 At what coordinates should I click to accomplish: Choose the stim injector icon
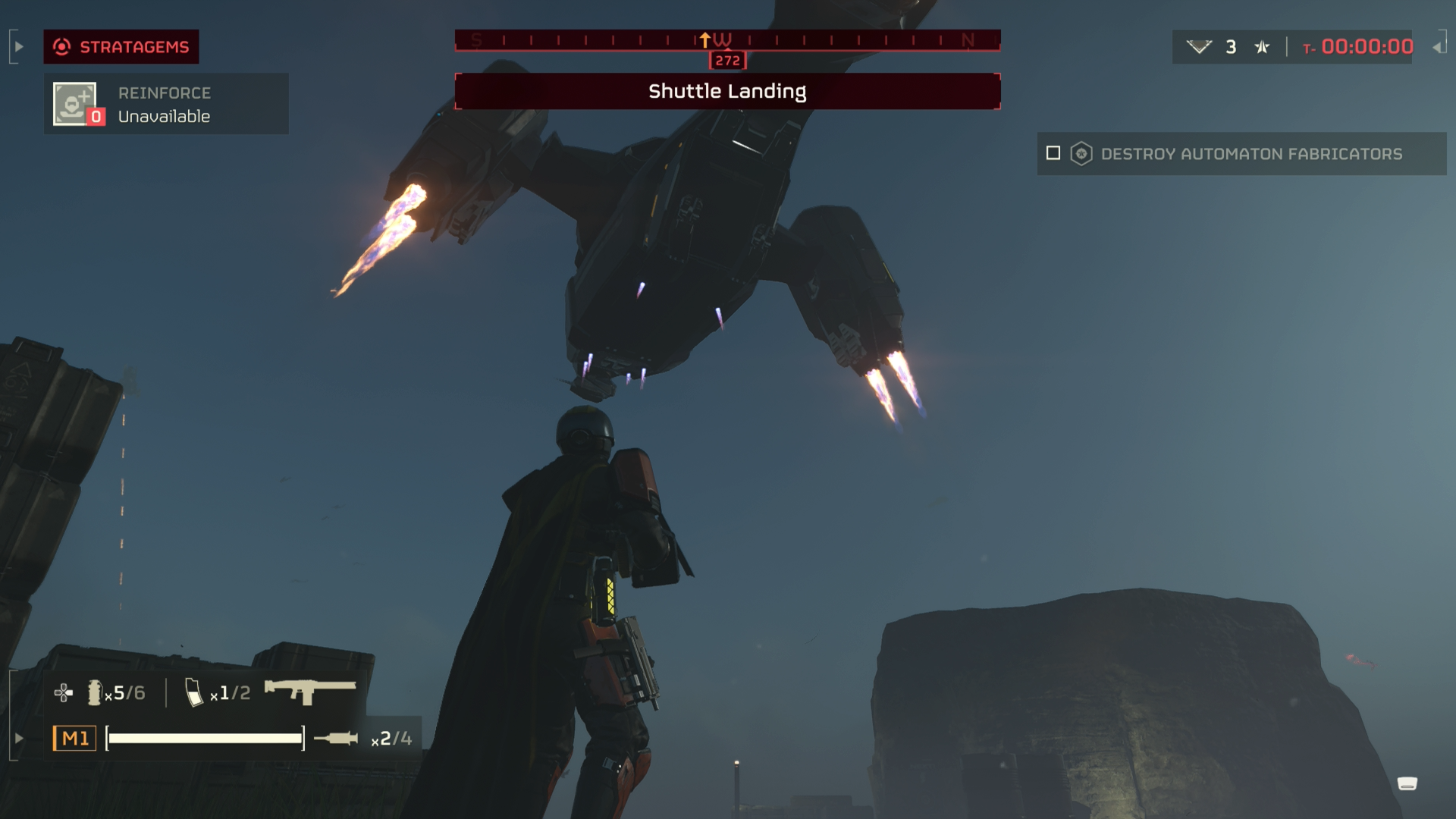[336, 738]
